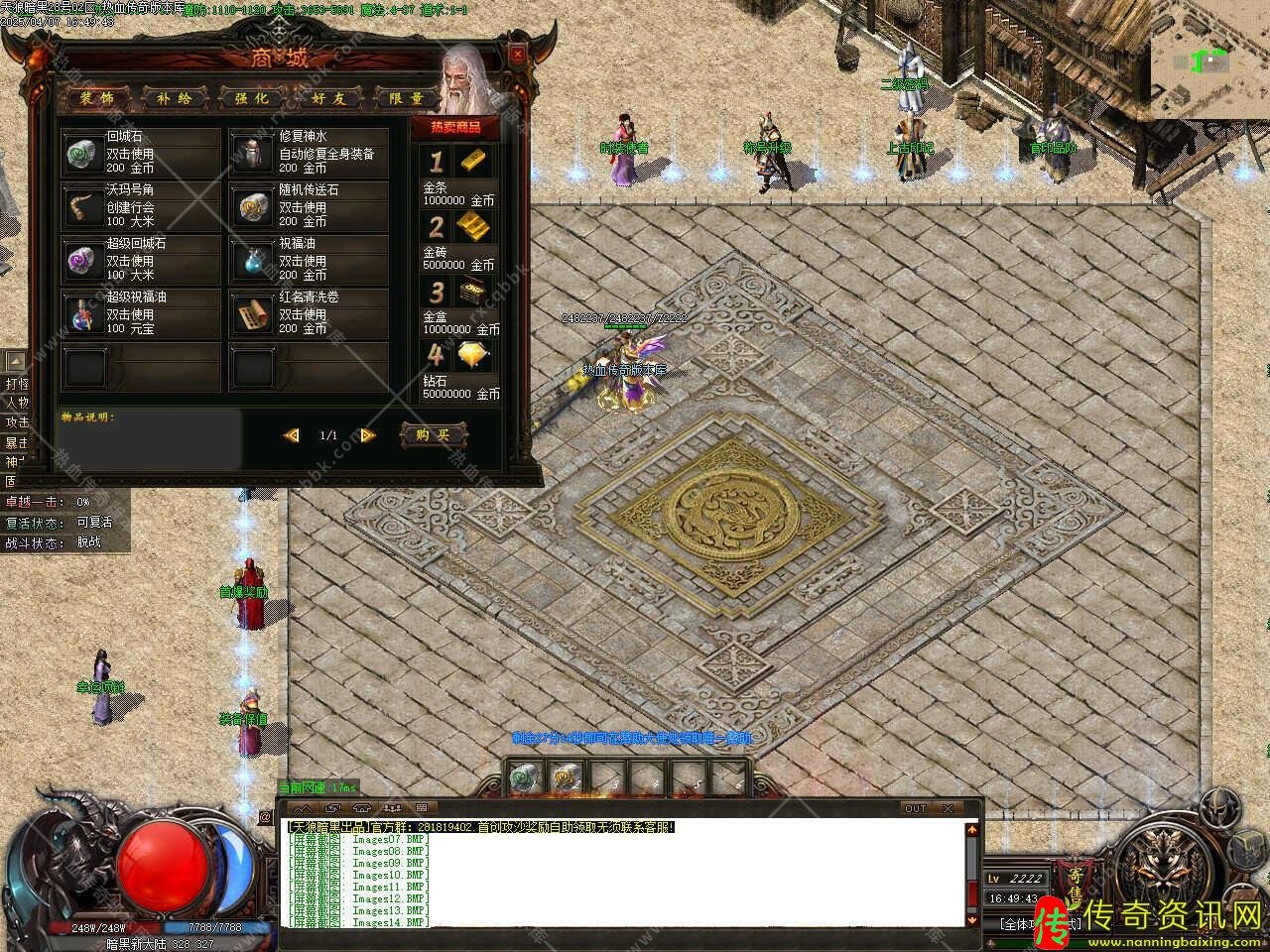This screenshot has height=952, width=1270.
Task: Select the 强化 enhancement tab
Action: 252,98
